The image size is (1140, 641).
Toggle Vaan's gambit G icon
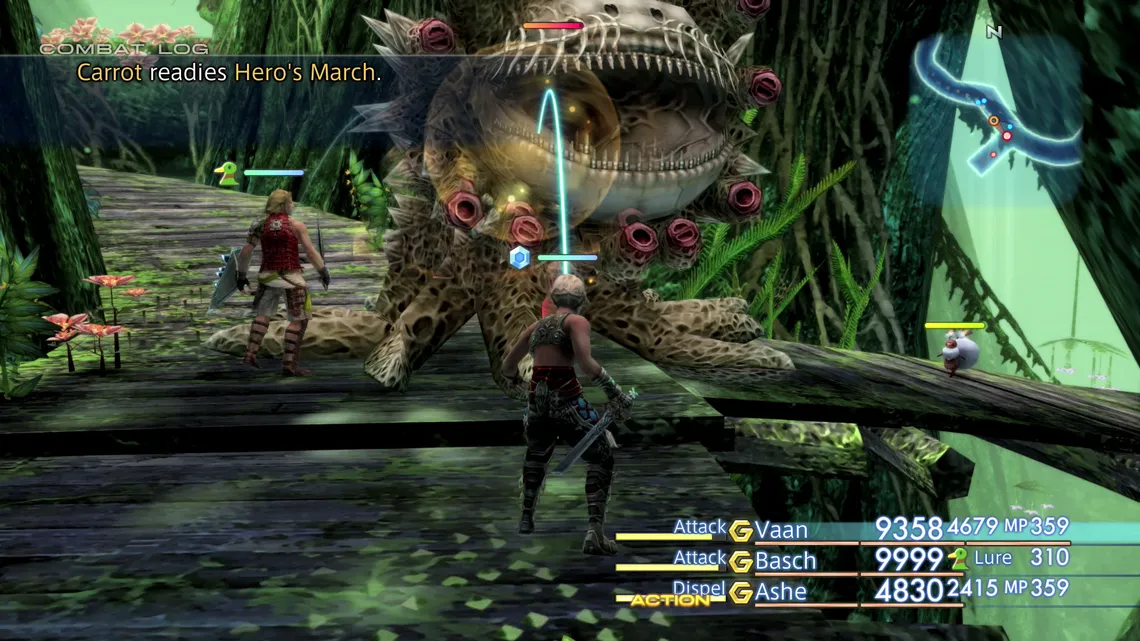coord(740,531)
